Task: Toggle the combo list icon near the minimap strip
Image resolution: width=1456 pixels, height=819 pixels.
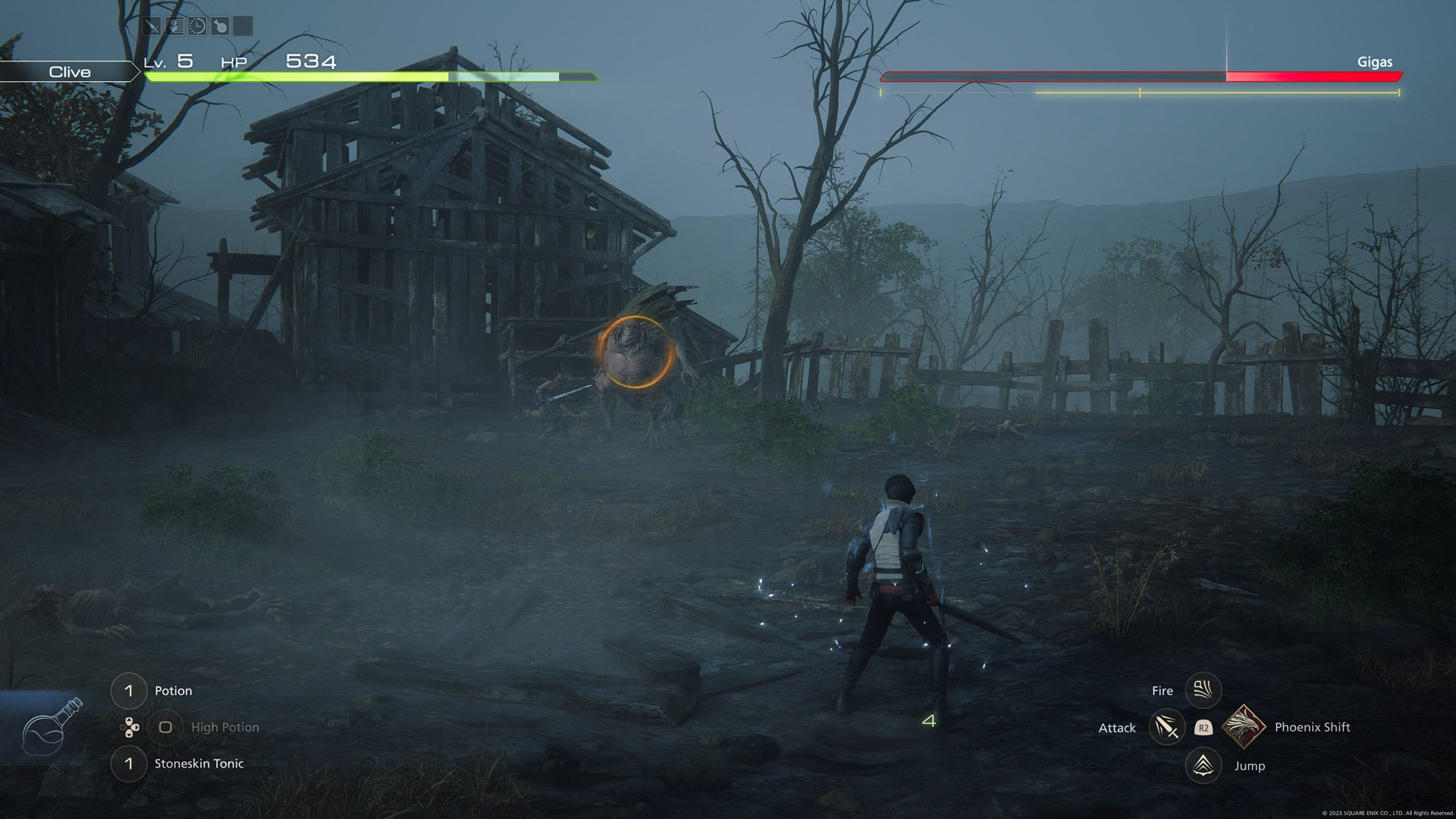Action: coord(174,26)
